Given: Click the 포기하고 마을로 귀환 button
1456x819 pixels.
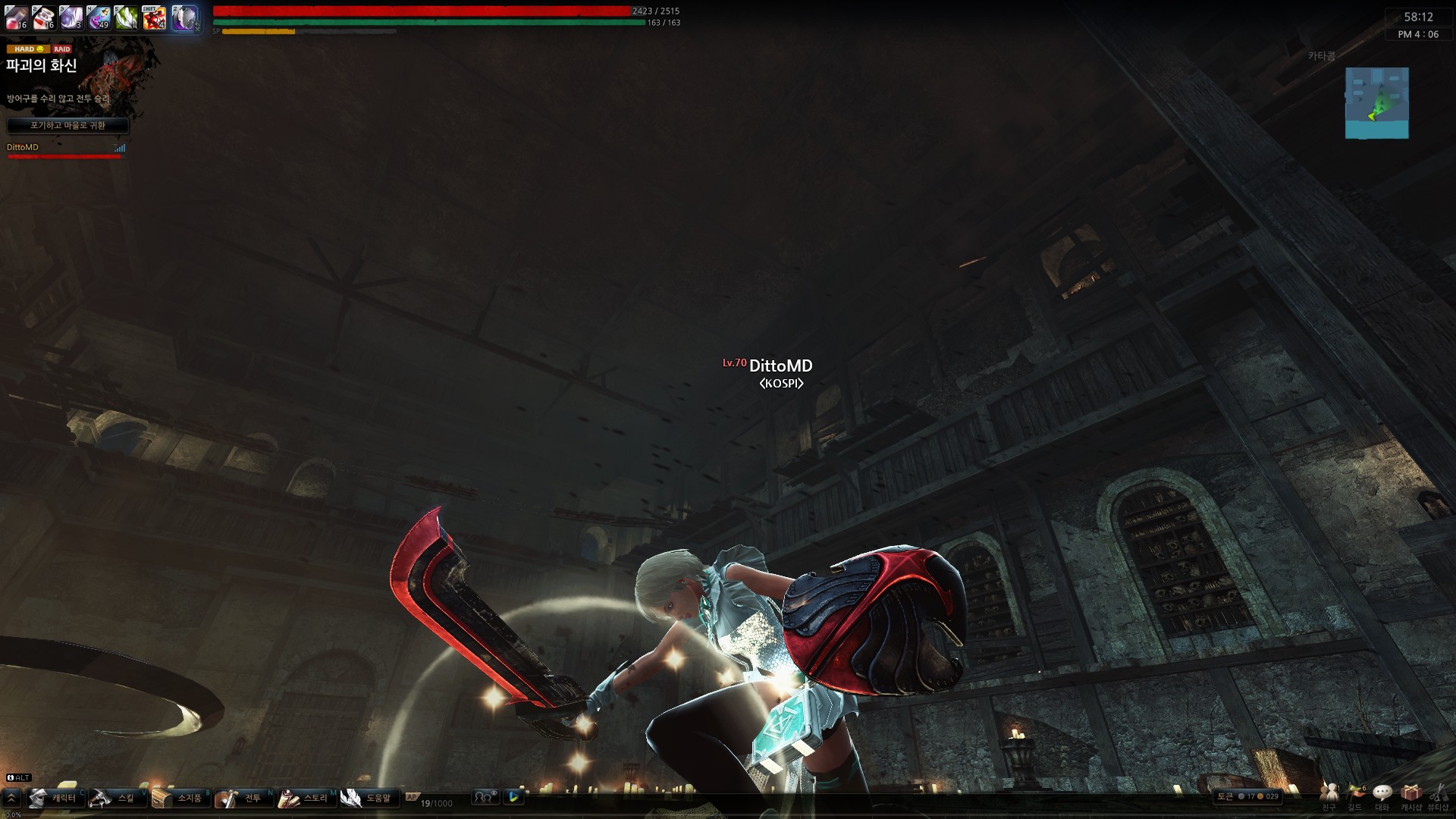Looking at the screenshot, I should click(67, 125).
